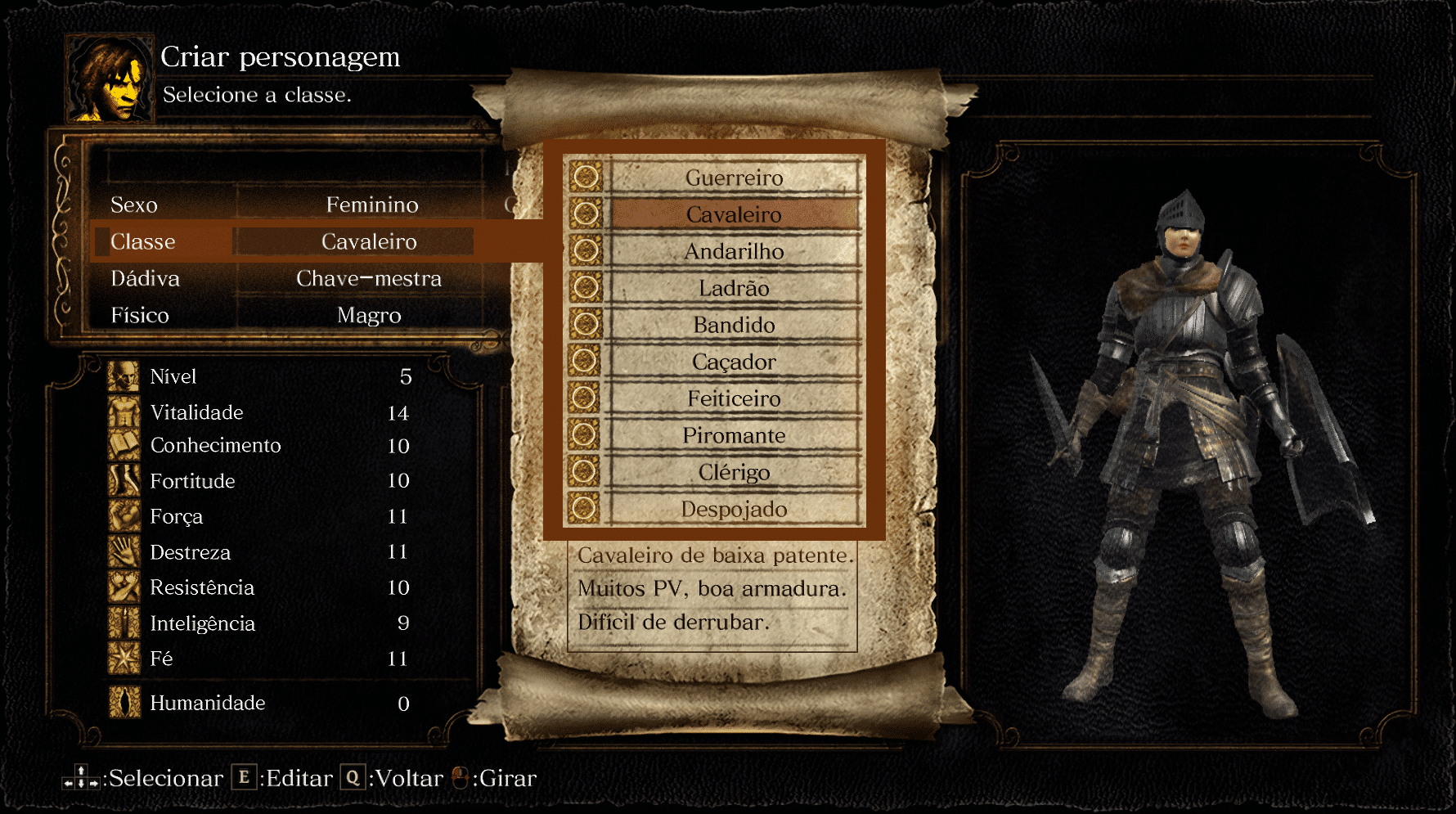
Task: Click the Nível stat icon
Action: coord(124,376)
